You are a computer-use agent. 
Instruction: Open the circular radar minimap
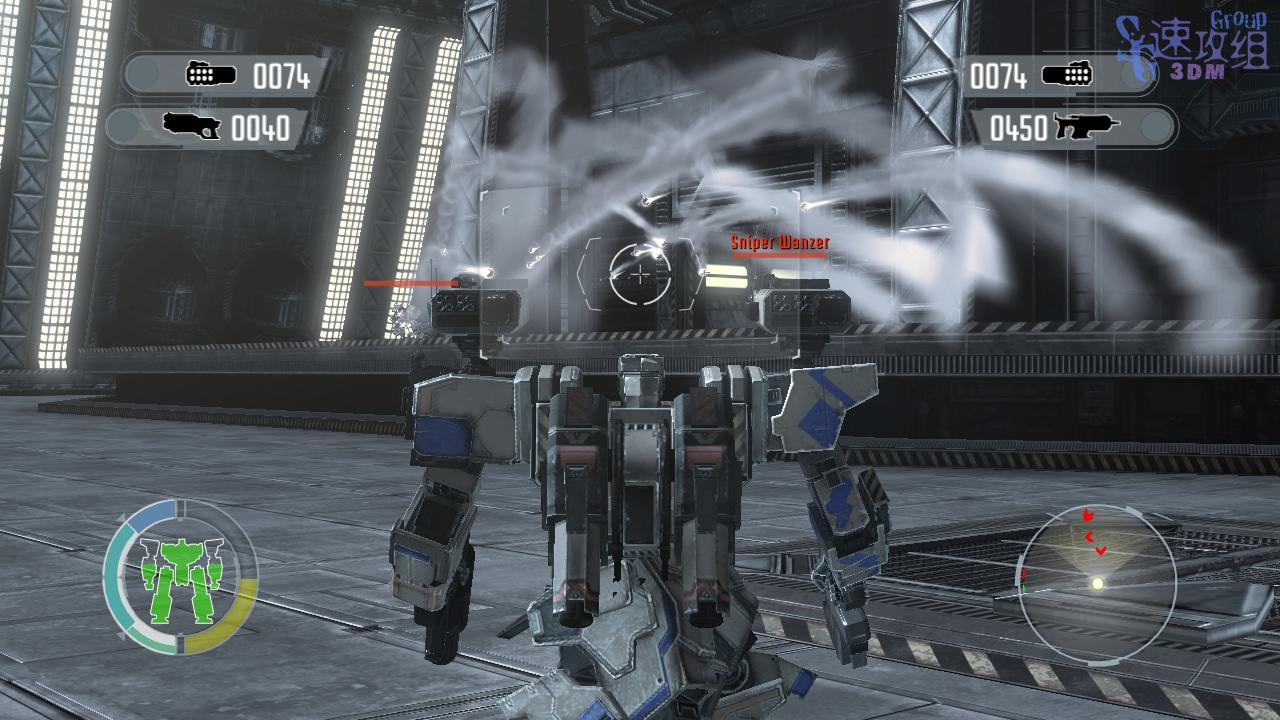coord(1096,575)
